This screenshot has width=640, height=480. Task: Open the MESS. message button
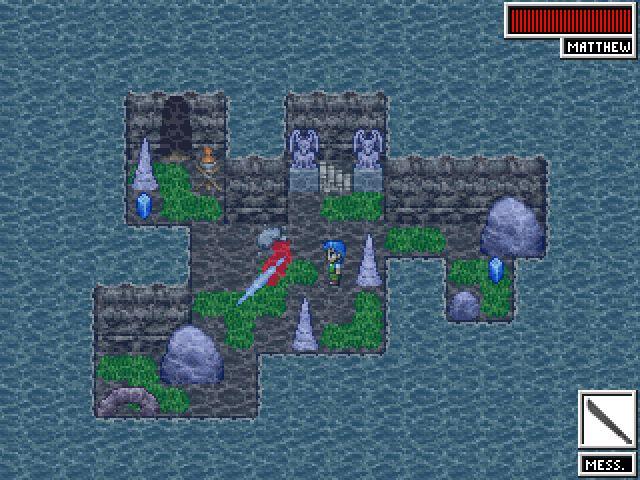606,464
